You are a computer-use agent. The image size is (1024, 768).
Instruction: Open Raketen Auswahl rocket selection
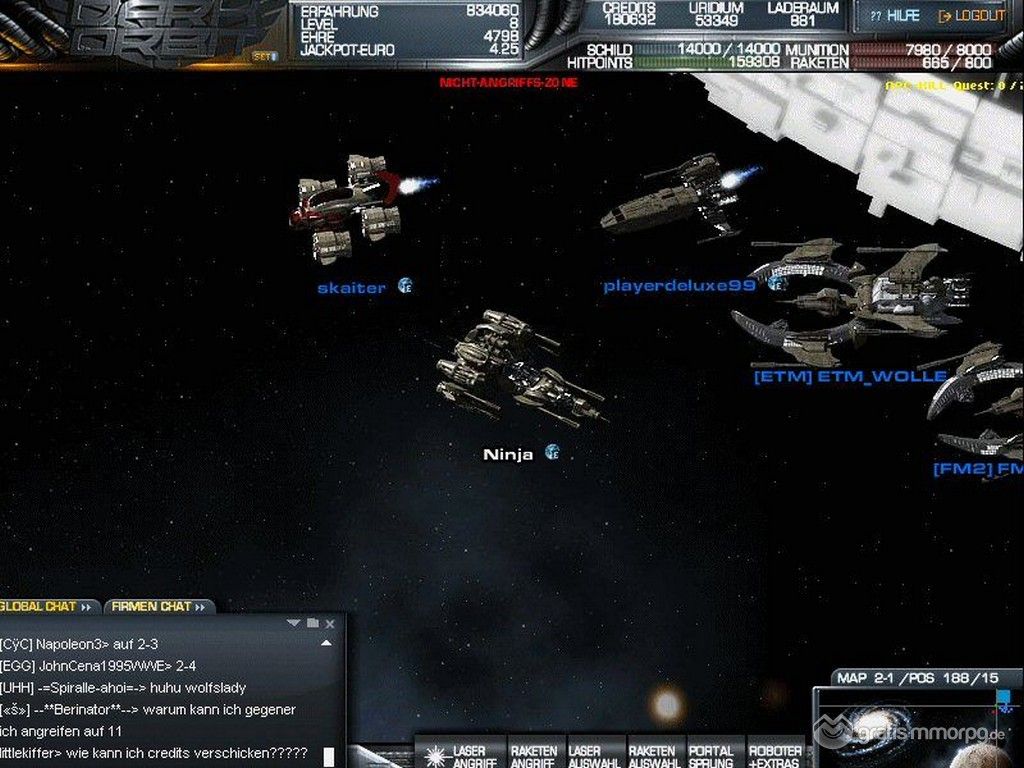[x=653, y=755]
